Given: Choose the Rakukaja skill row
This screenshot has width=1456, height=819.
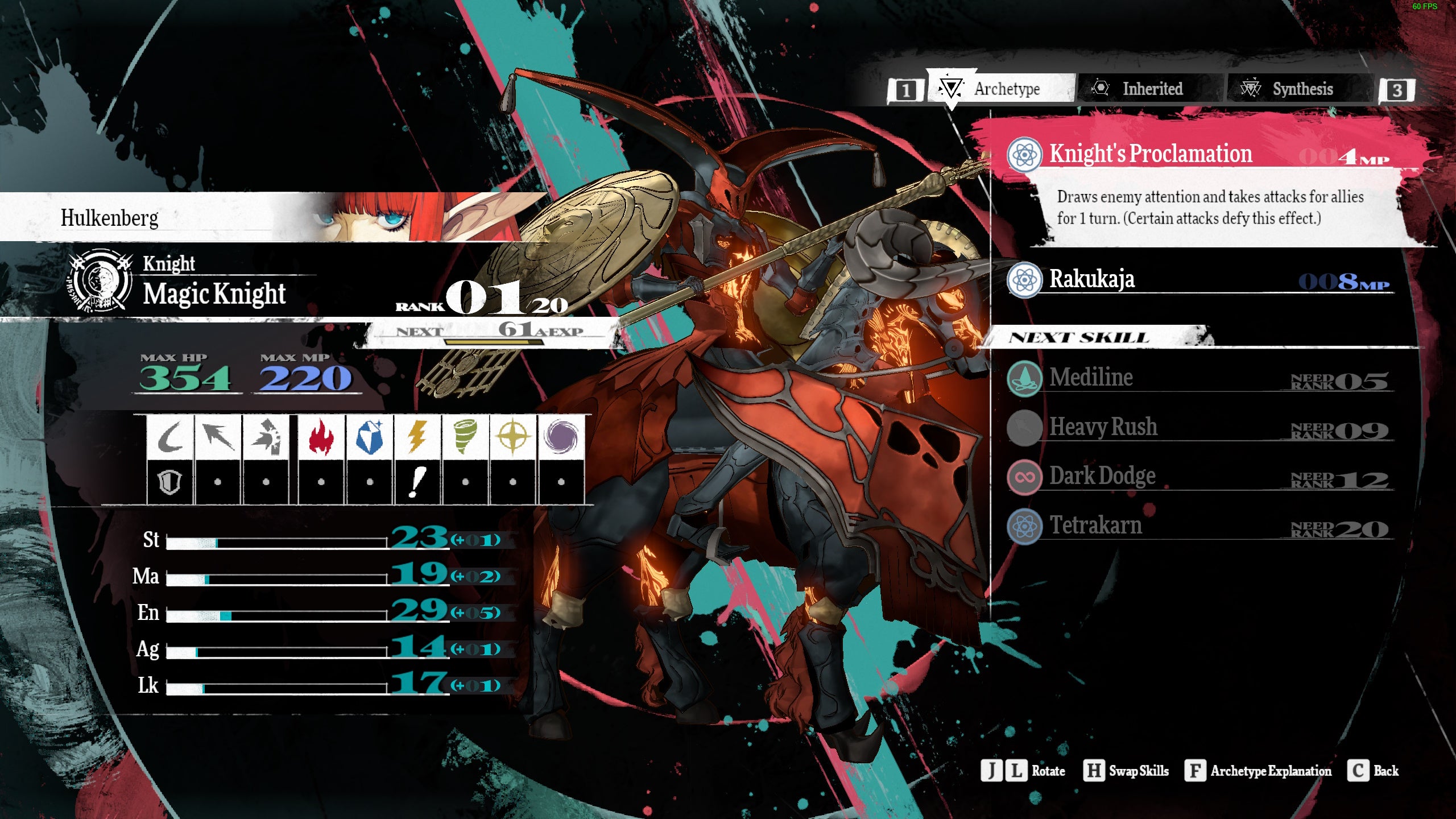Looking at the screenshot, I should click(1092, 279).
